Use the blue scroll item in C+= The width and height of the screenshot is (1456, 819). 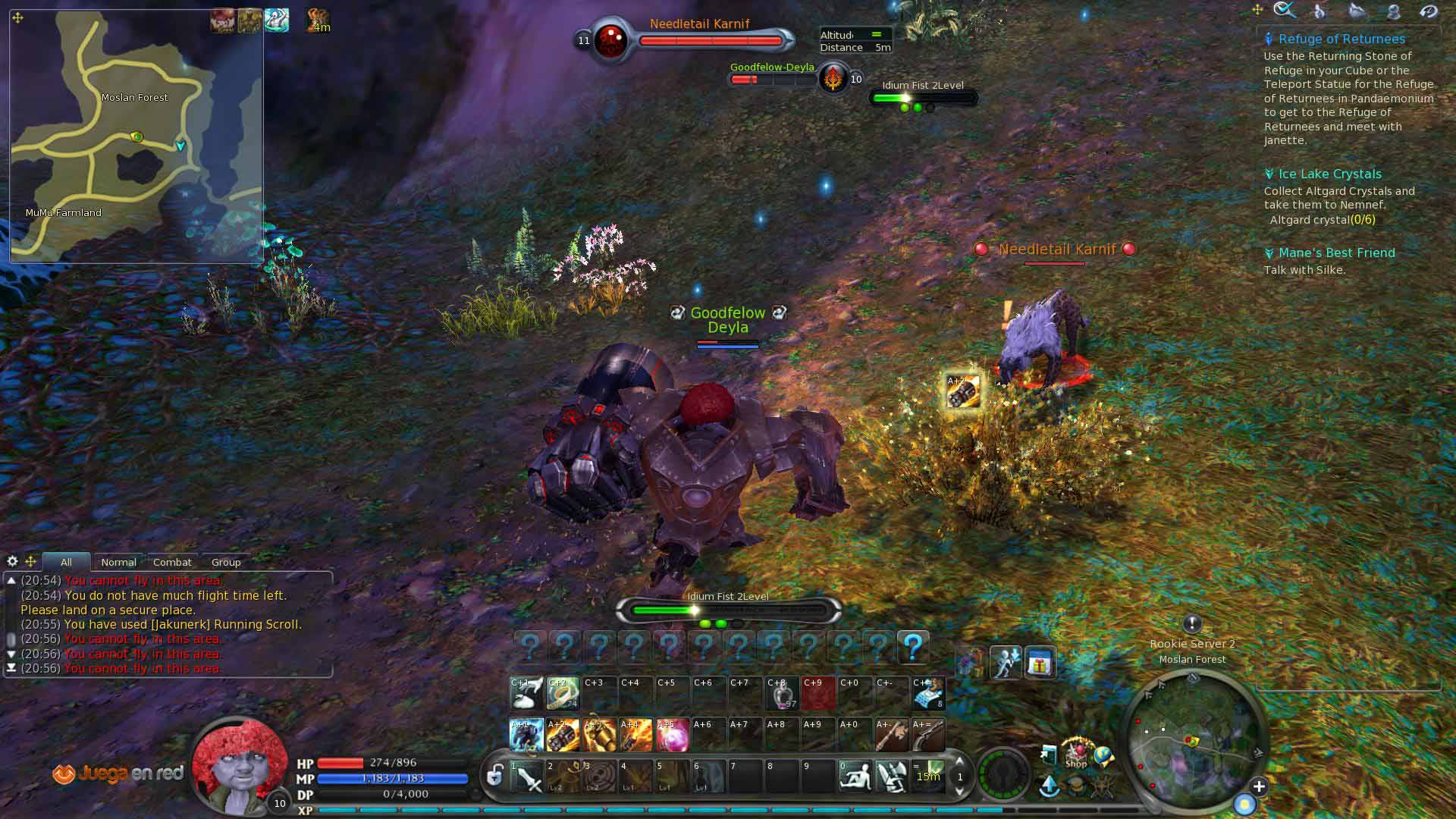928,692
